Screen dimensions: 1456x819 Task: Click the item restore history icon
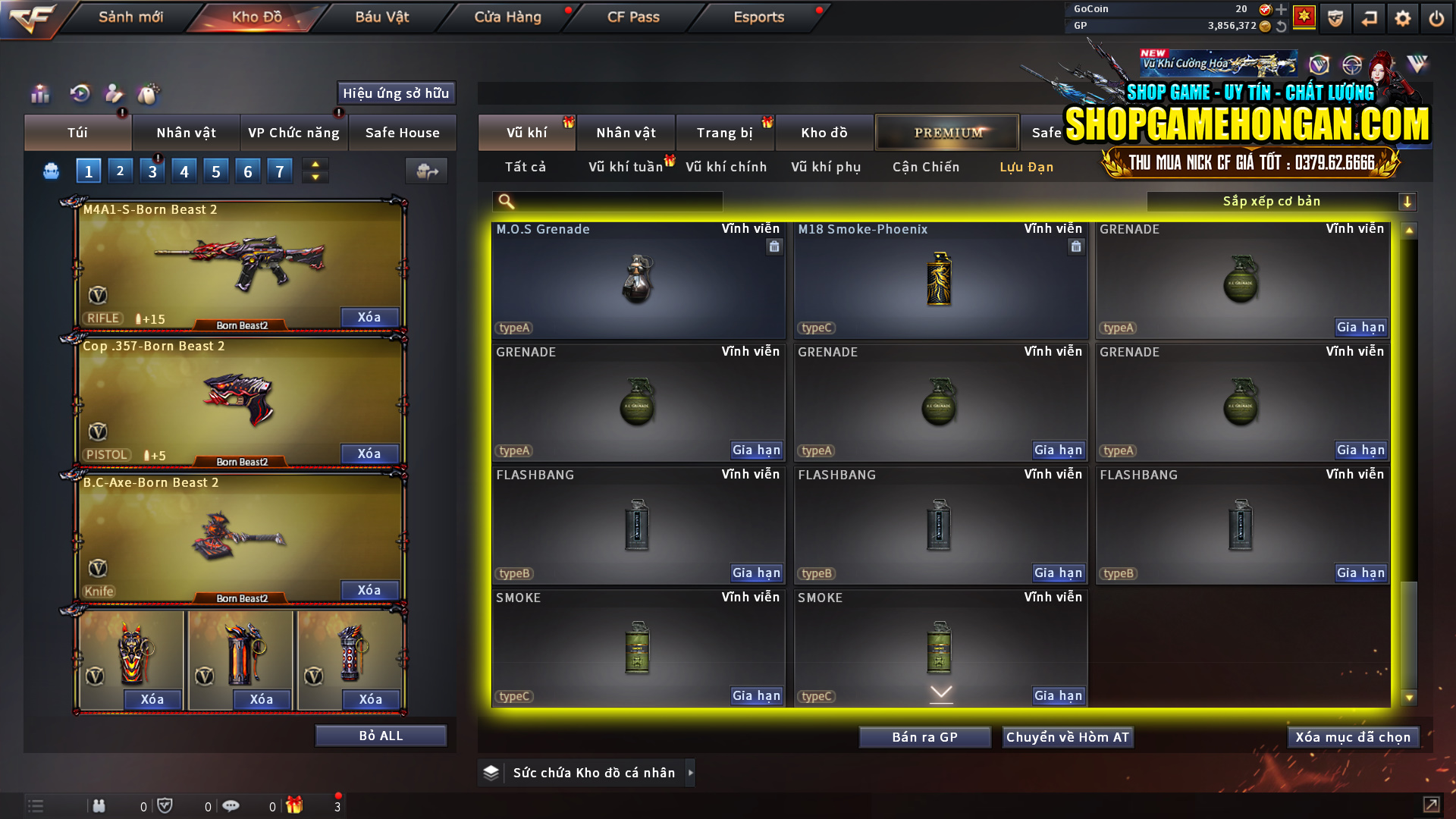pos(80,94)
